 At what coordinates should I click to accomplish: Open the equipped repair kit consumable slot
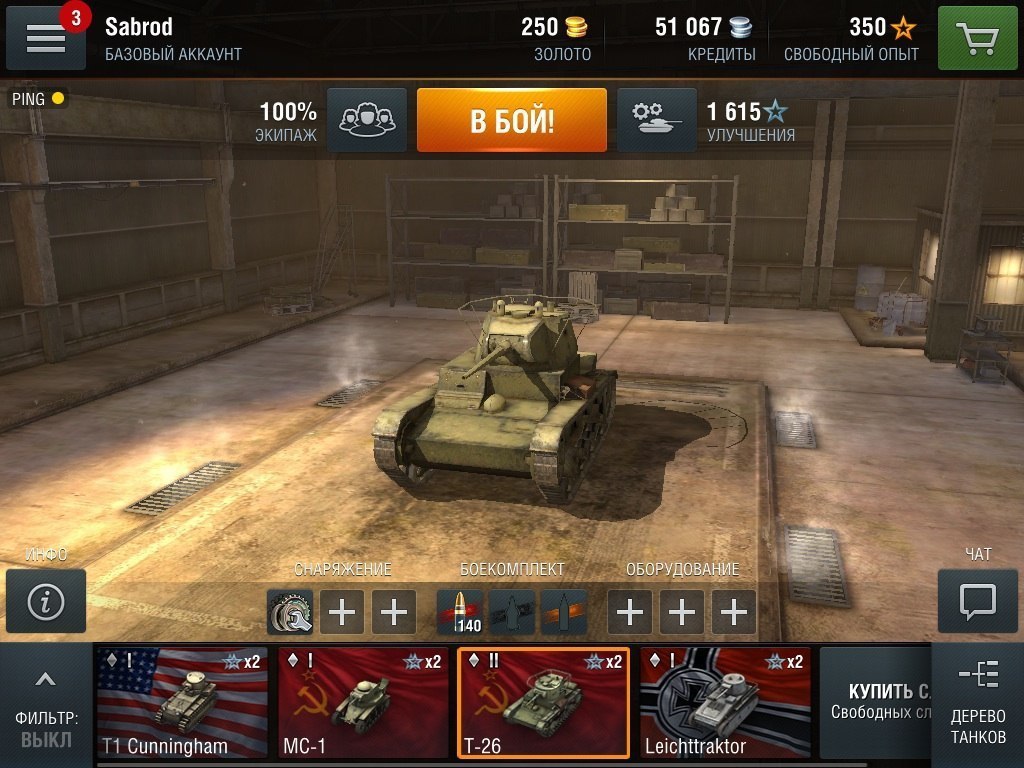[x=290, y=611]
